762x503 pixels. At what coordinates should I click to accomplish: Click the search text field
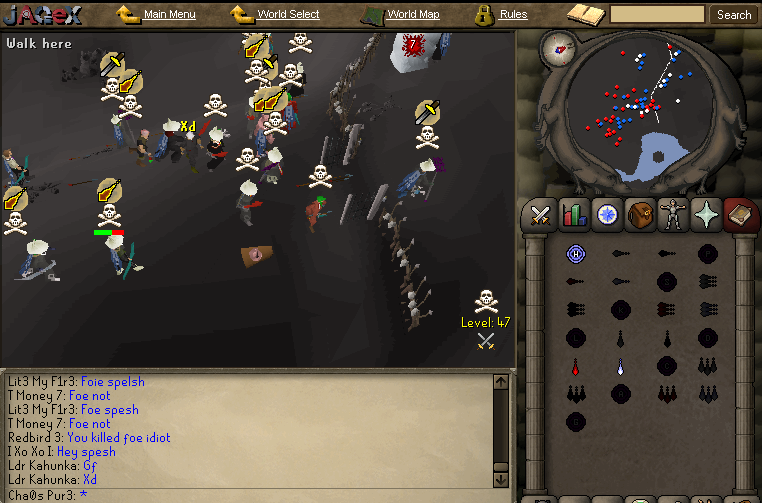(657, 15)
